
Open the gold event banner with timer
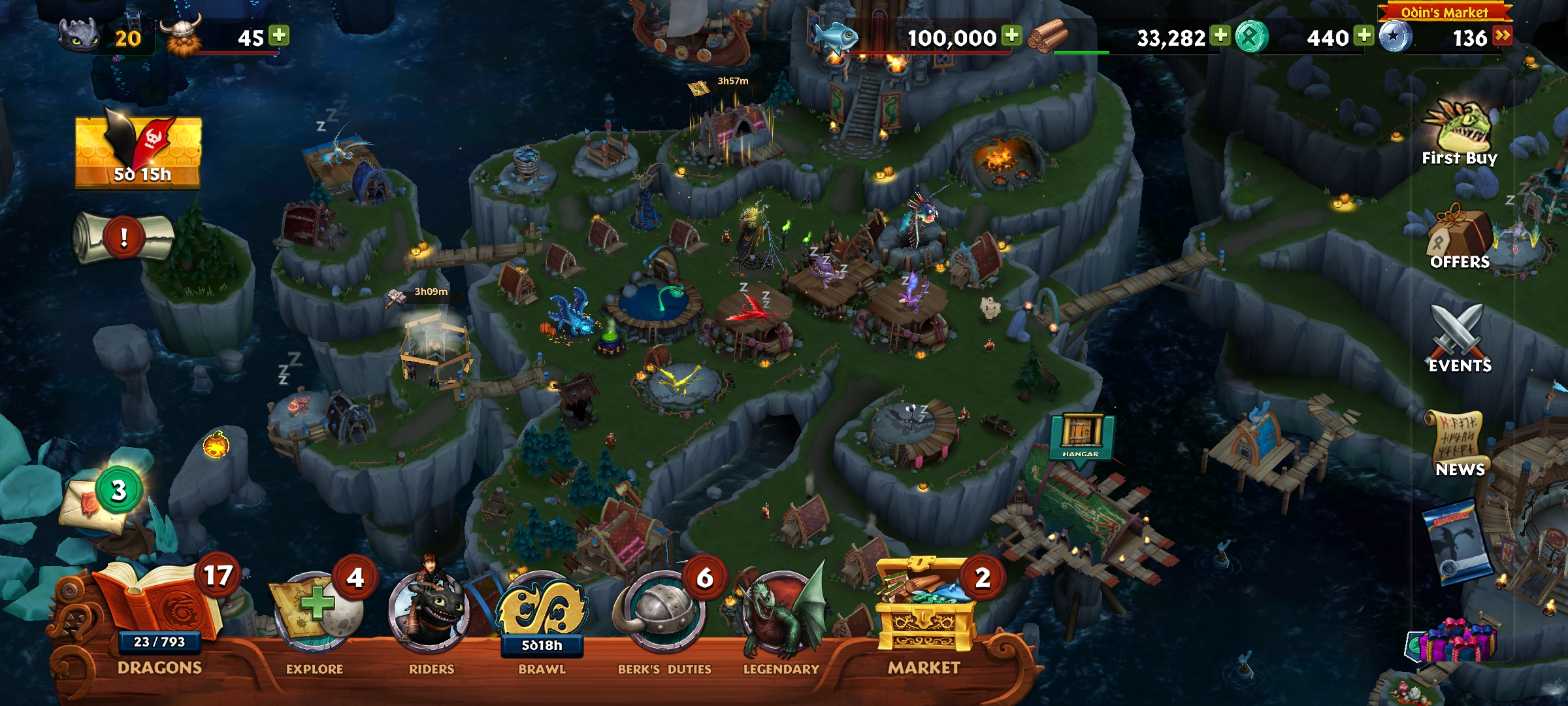click(139, 152)
